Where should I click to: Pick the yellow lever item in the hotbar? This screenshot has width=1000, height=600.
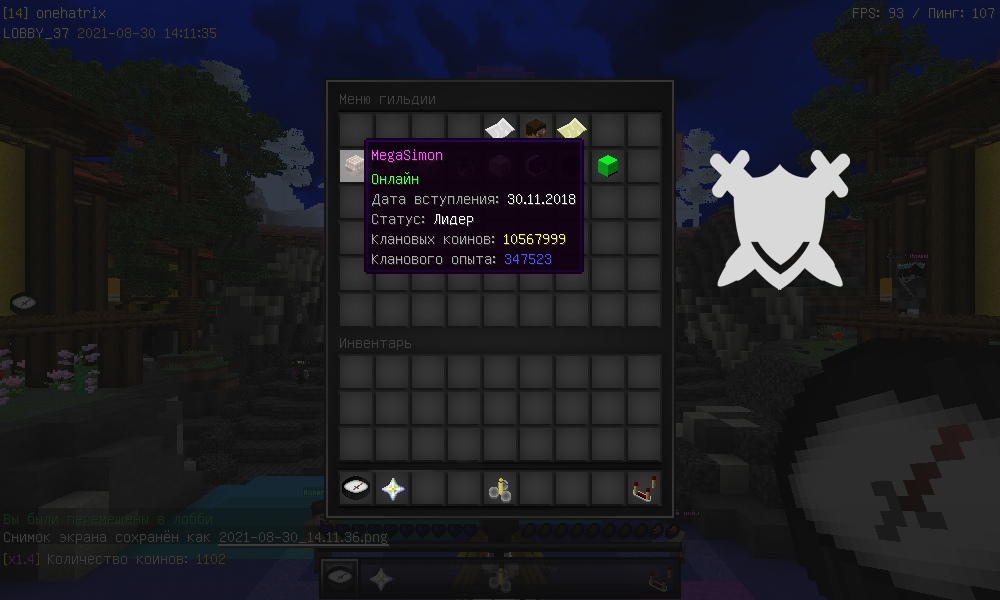tap(499, 488)
